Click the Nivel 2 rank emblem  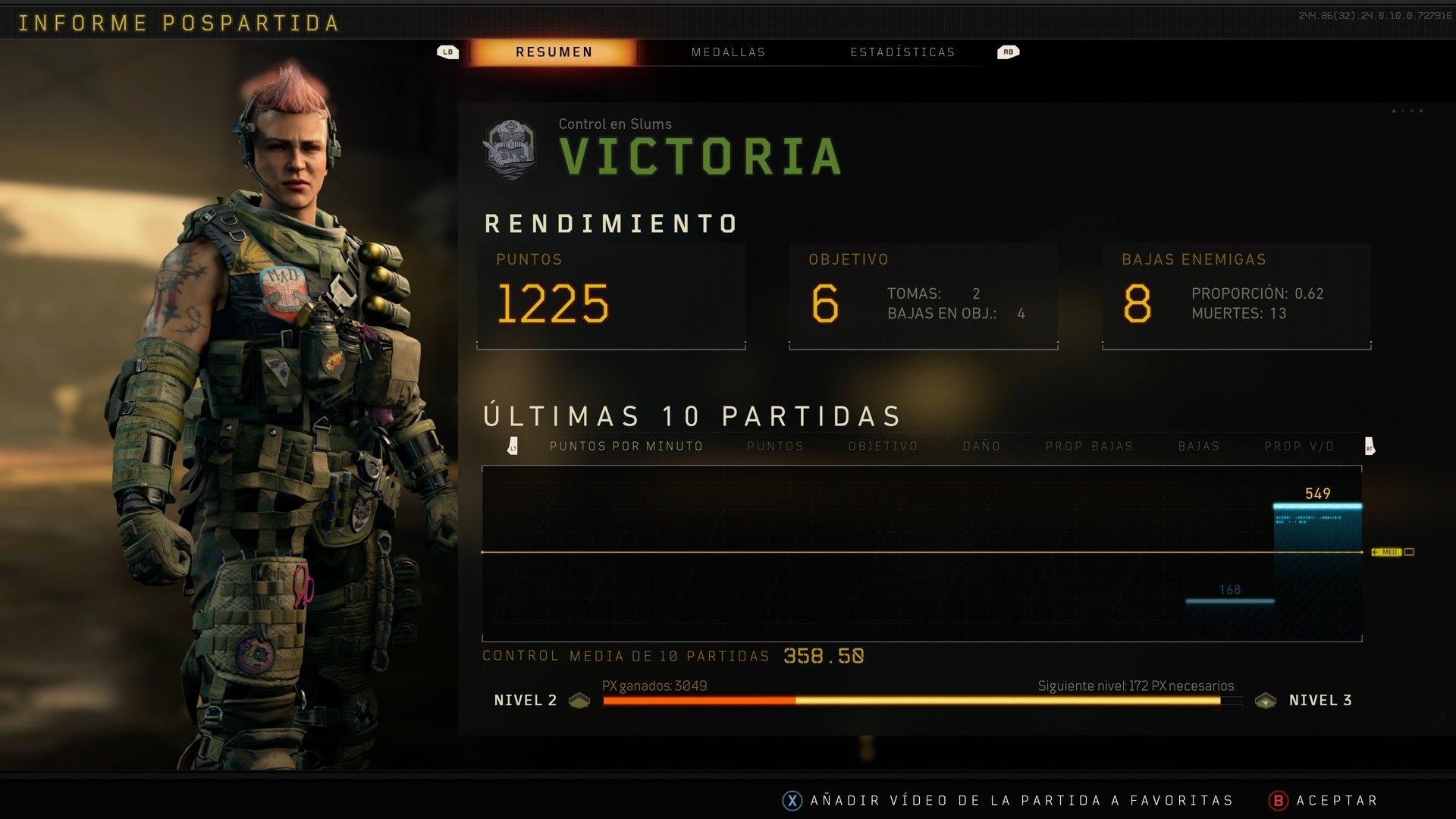(579, 701)
